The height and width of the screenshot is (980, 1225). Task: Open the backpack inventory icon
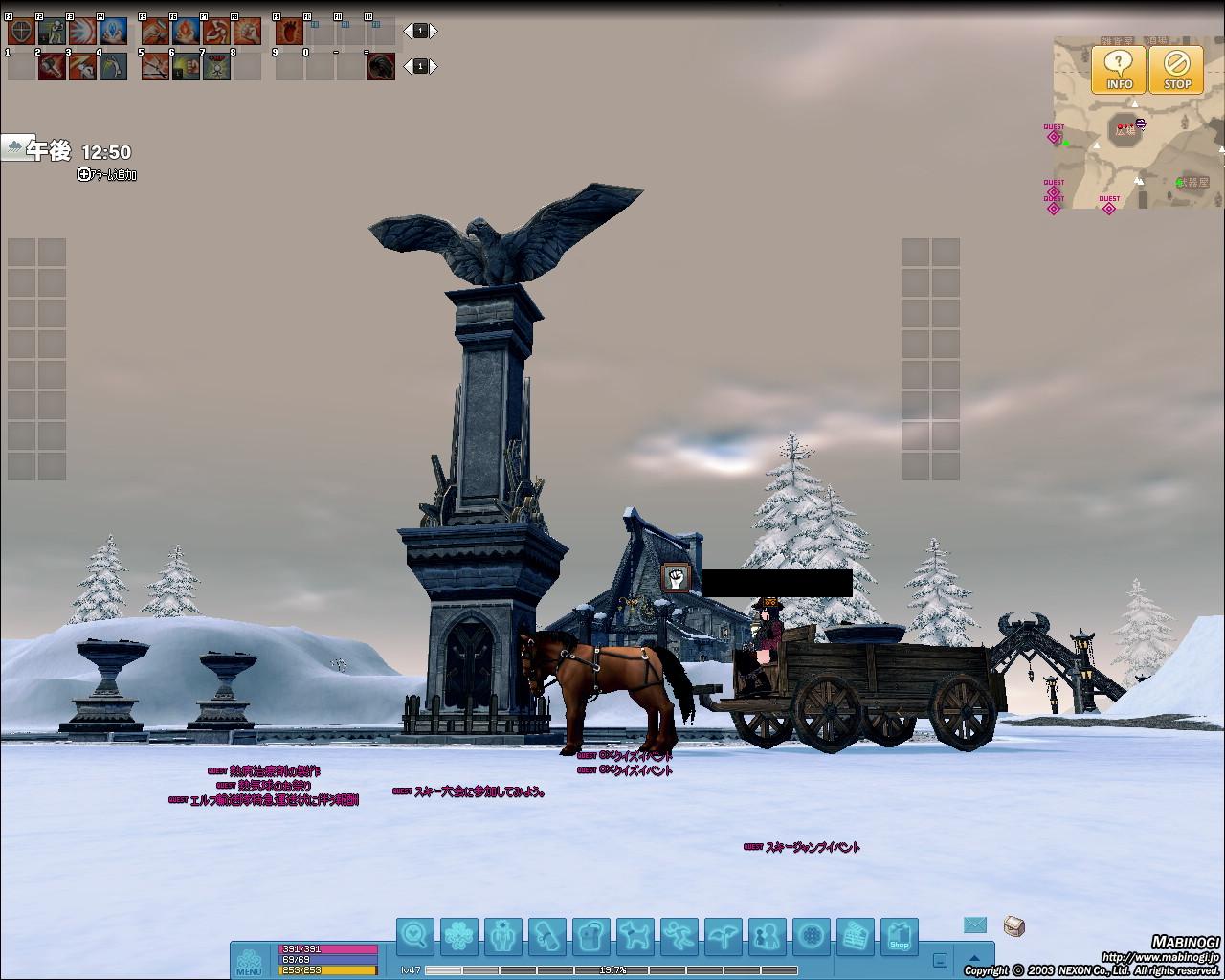591,935
